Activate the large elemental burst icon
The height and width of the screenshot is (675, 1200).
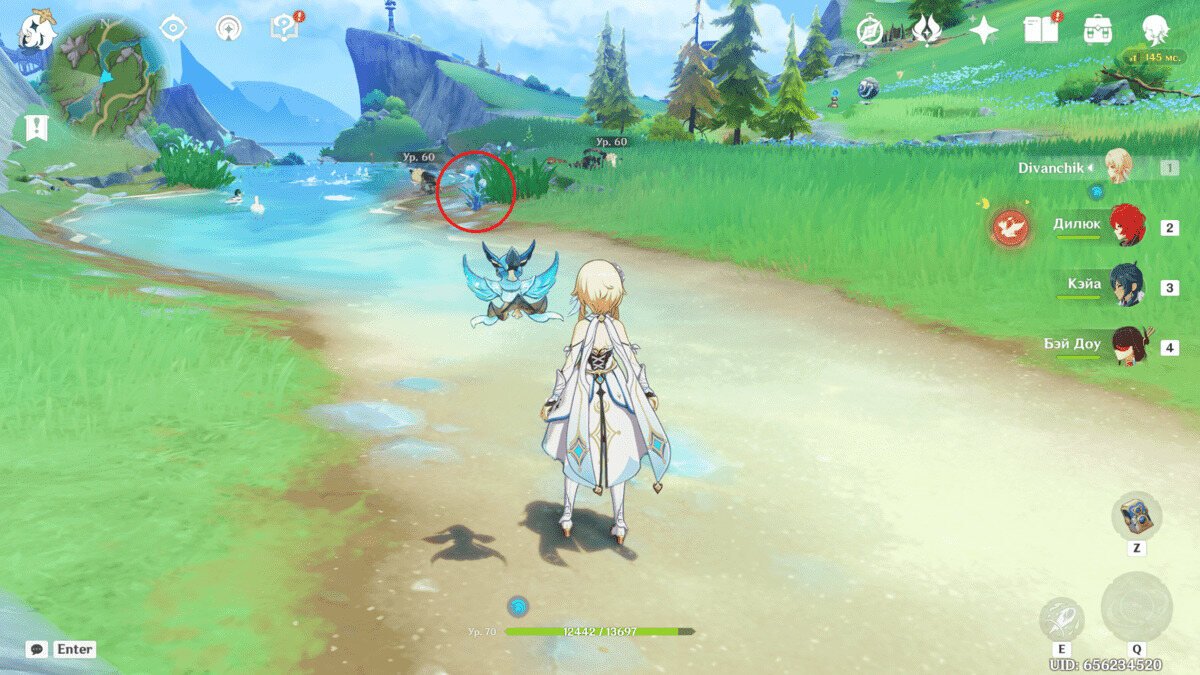[1136, 607]
